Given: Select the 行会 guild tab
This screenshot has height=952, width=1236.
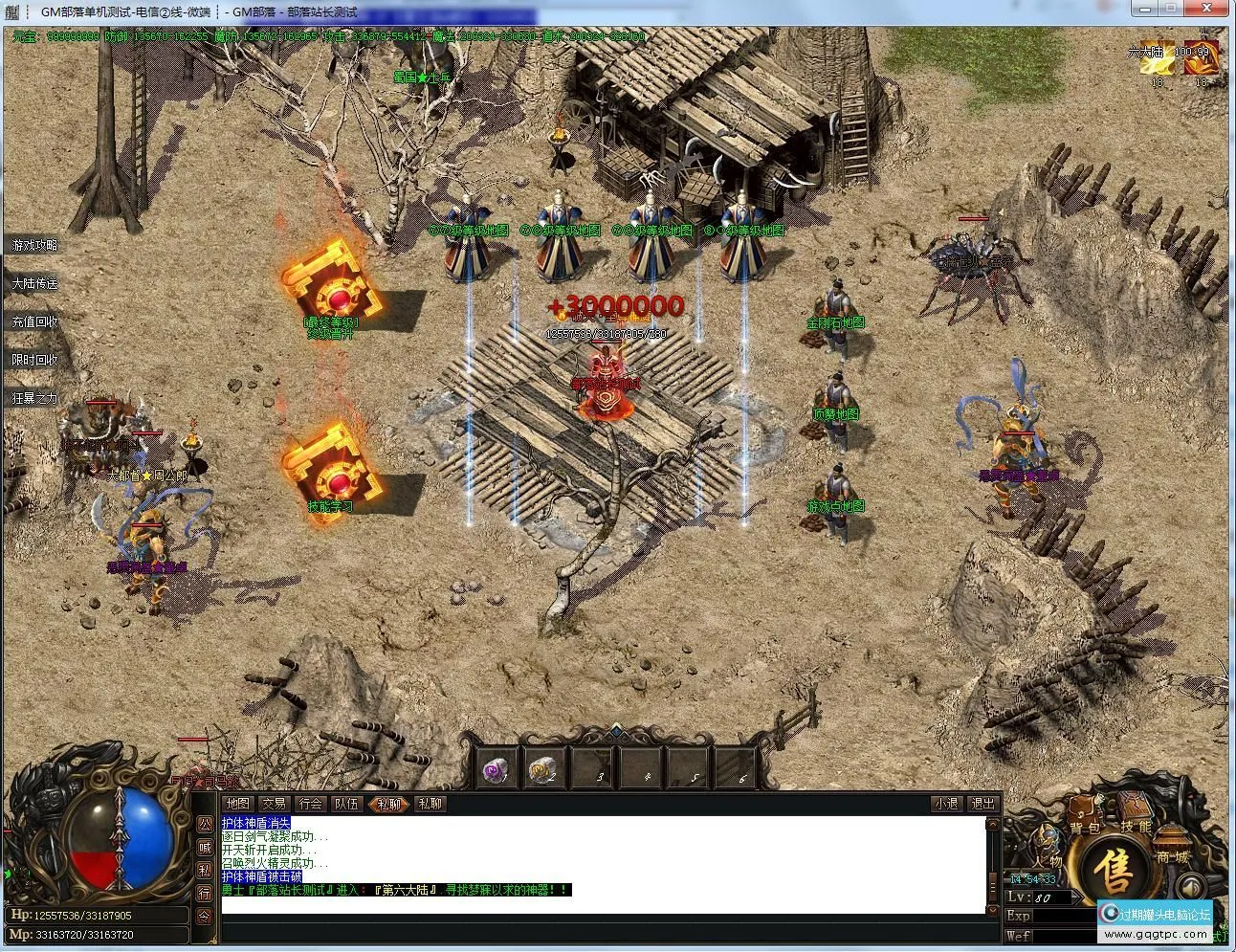Looking at the screenshot, I should pos(311,804).
